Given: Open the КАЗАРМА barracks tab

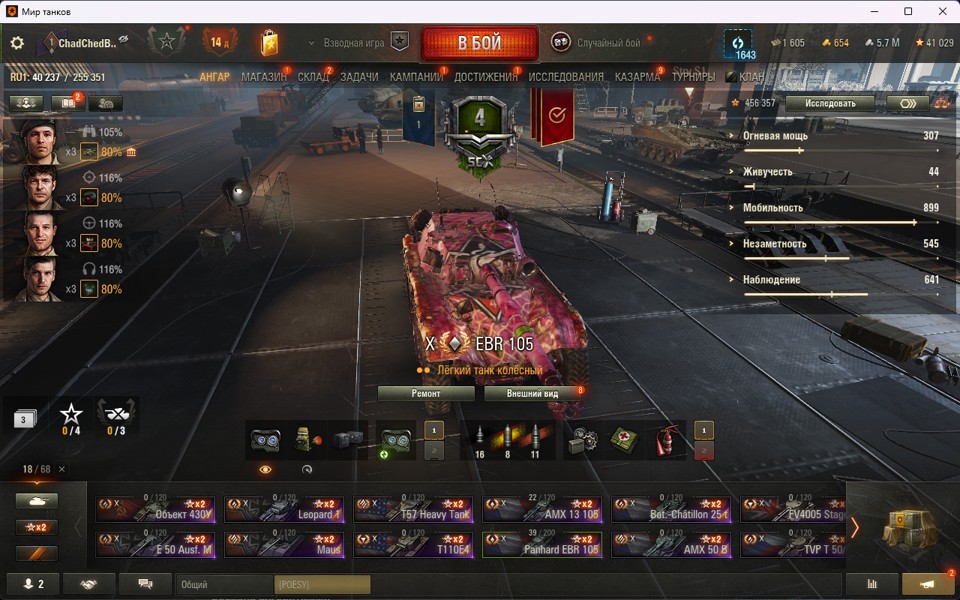Looking at the screenshot, I should [637, 77].
